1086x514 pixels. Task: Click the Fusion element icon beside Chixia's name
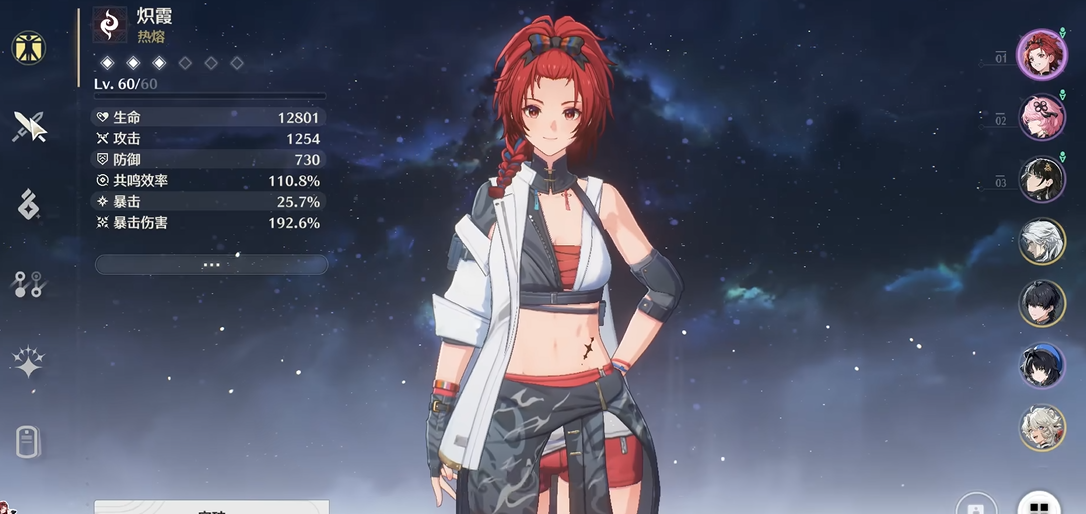pos(109,25)
